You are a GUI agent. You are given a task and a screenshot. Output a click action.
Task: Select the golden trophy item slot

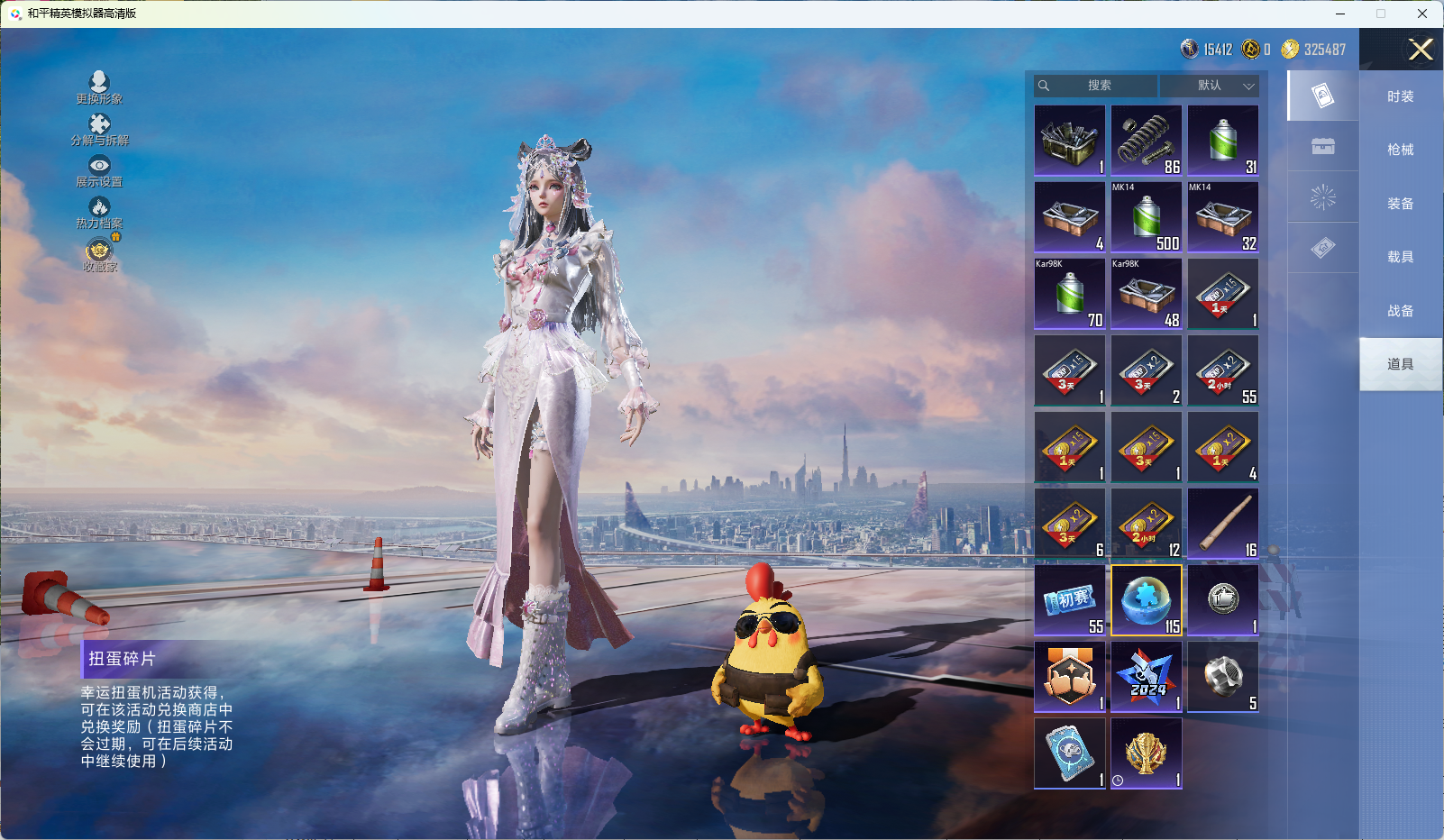point(1147,753)
